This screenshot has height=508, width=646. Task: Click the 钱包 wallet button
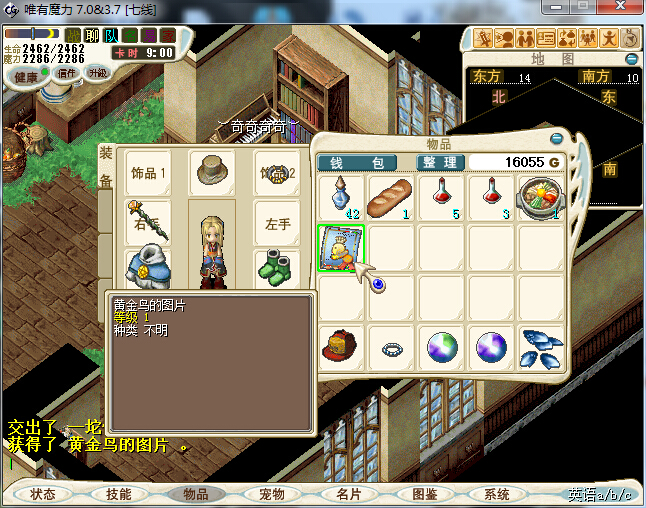357,162
